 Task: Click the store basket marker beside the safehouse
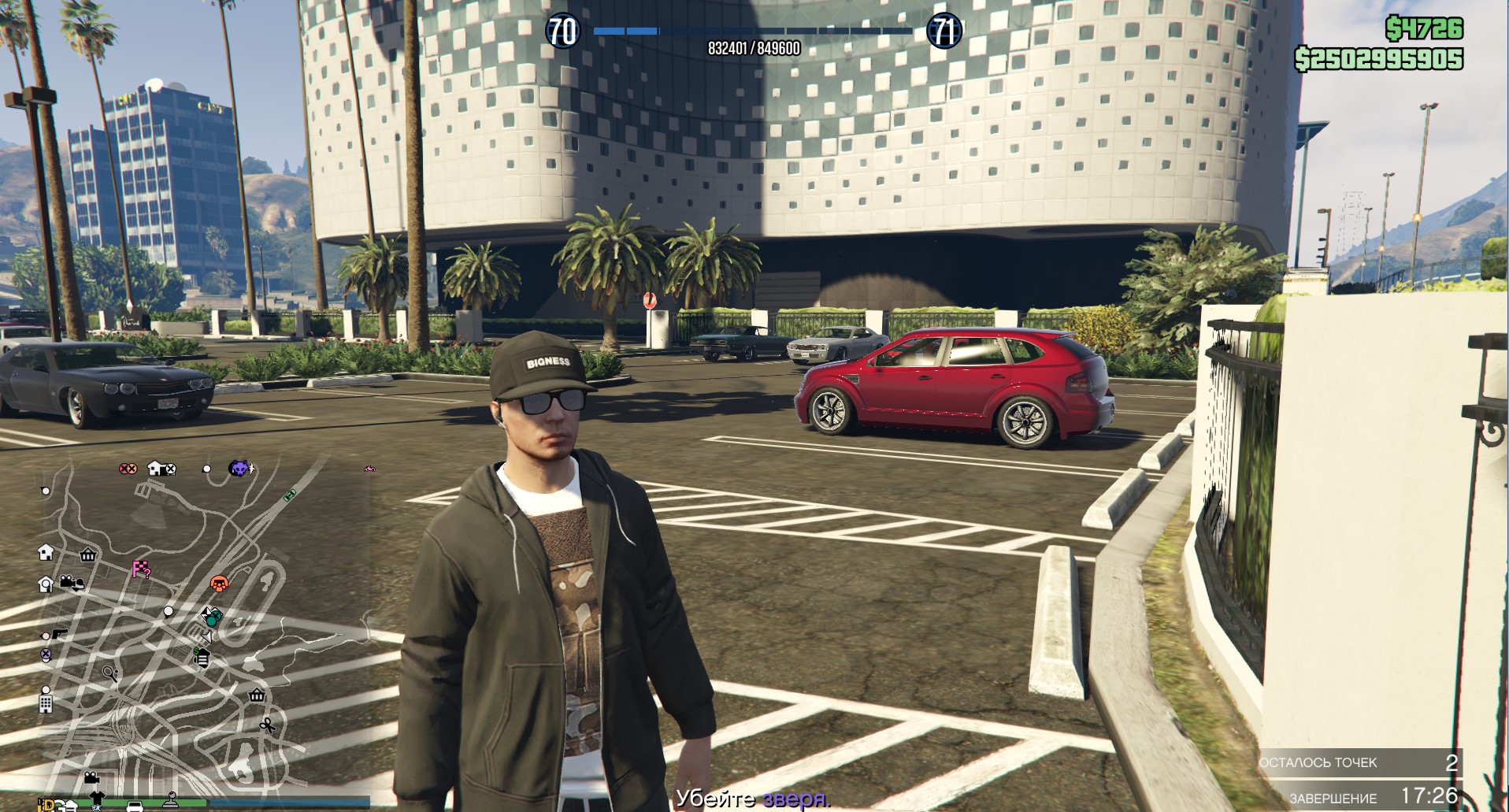[x=87, y=554]
